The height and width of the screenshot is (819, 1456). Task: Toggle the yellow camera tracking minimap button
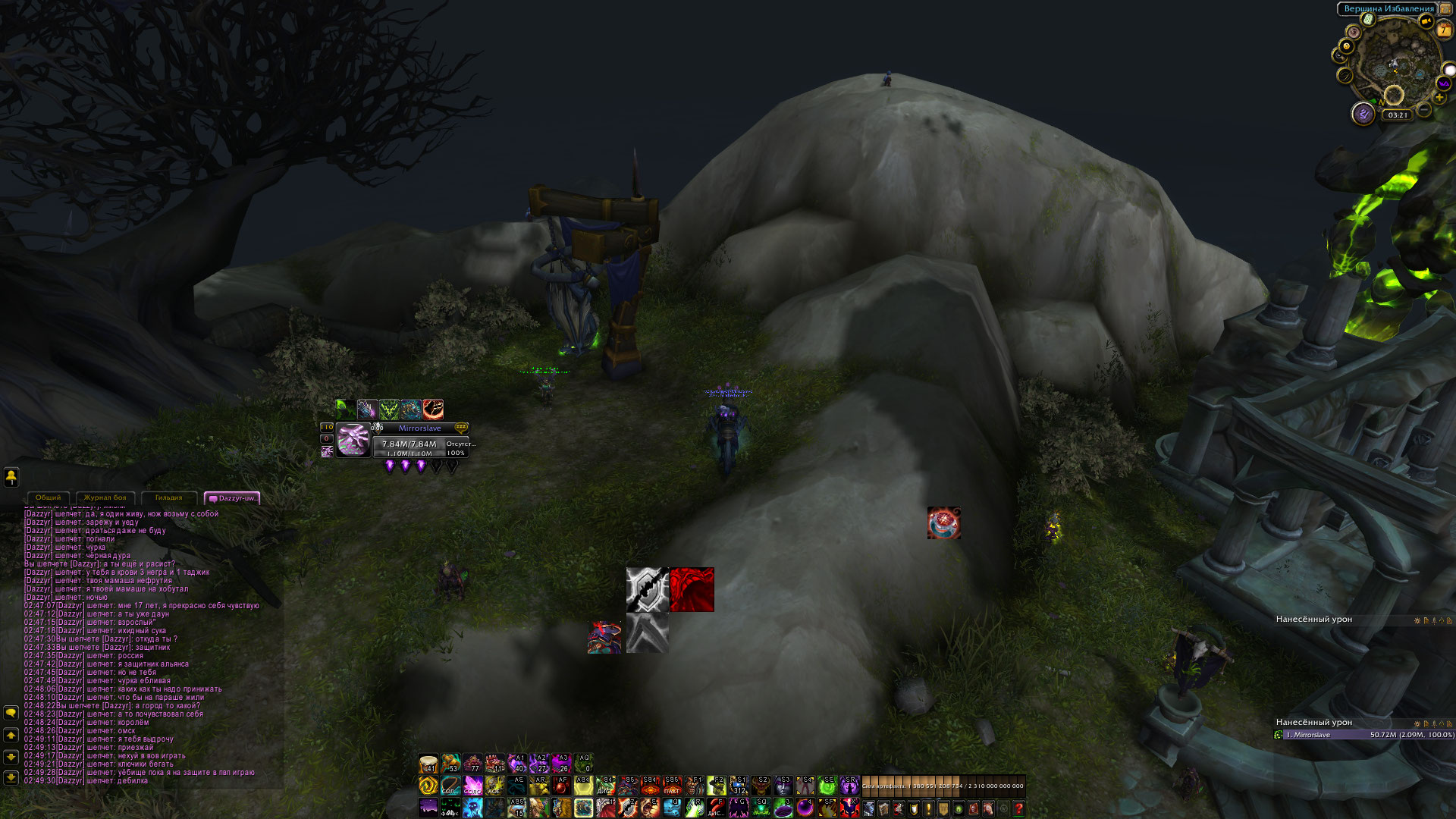tap(1426, 21)
